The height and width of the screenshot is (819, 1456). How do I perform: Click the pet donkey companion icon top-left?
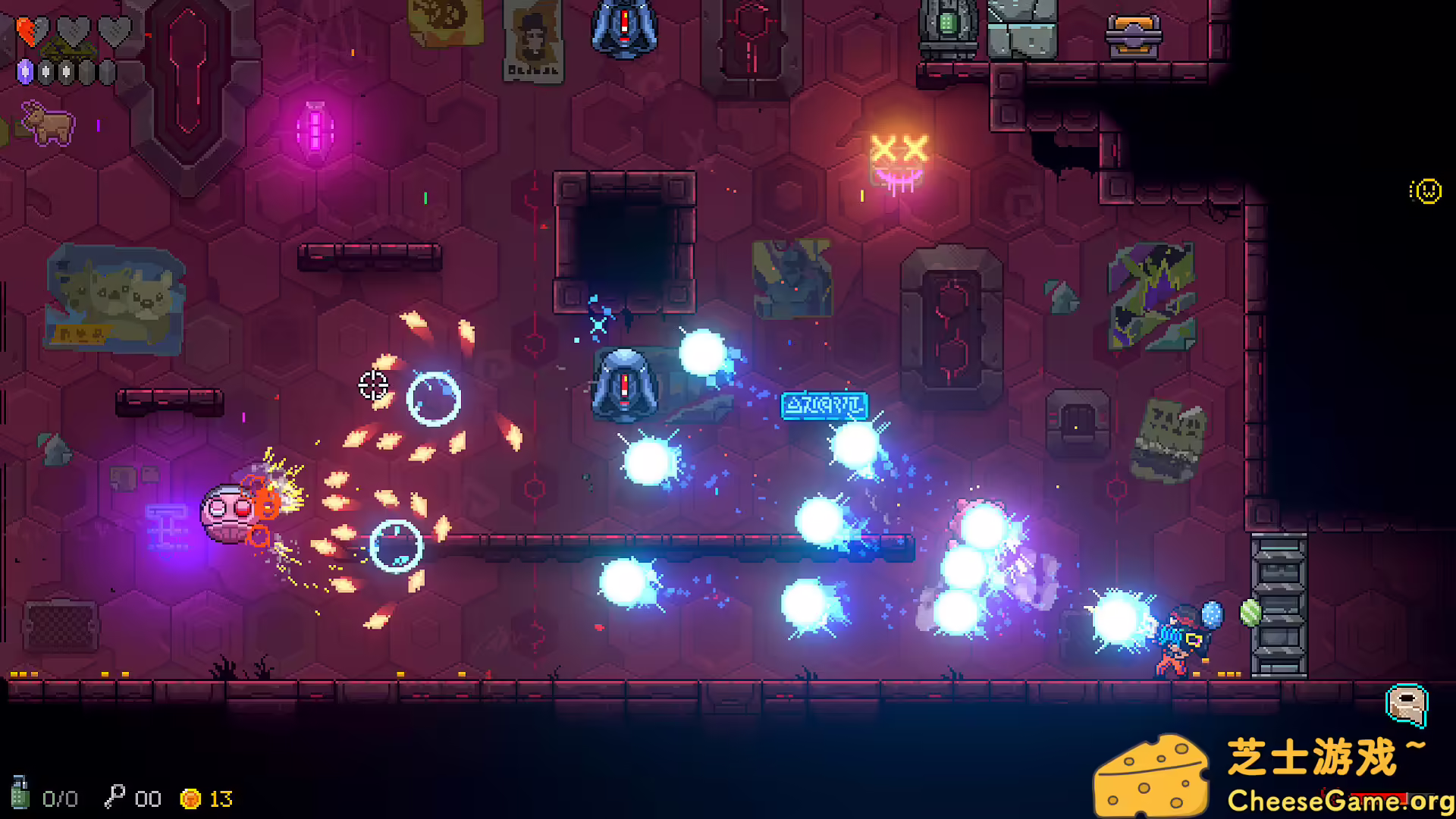(47, 121)
